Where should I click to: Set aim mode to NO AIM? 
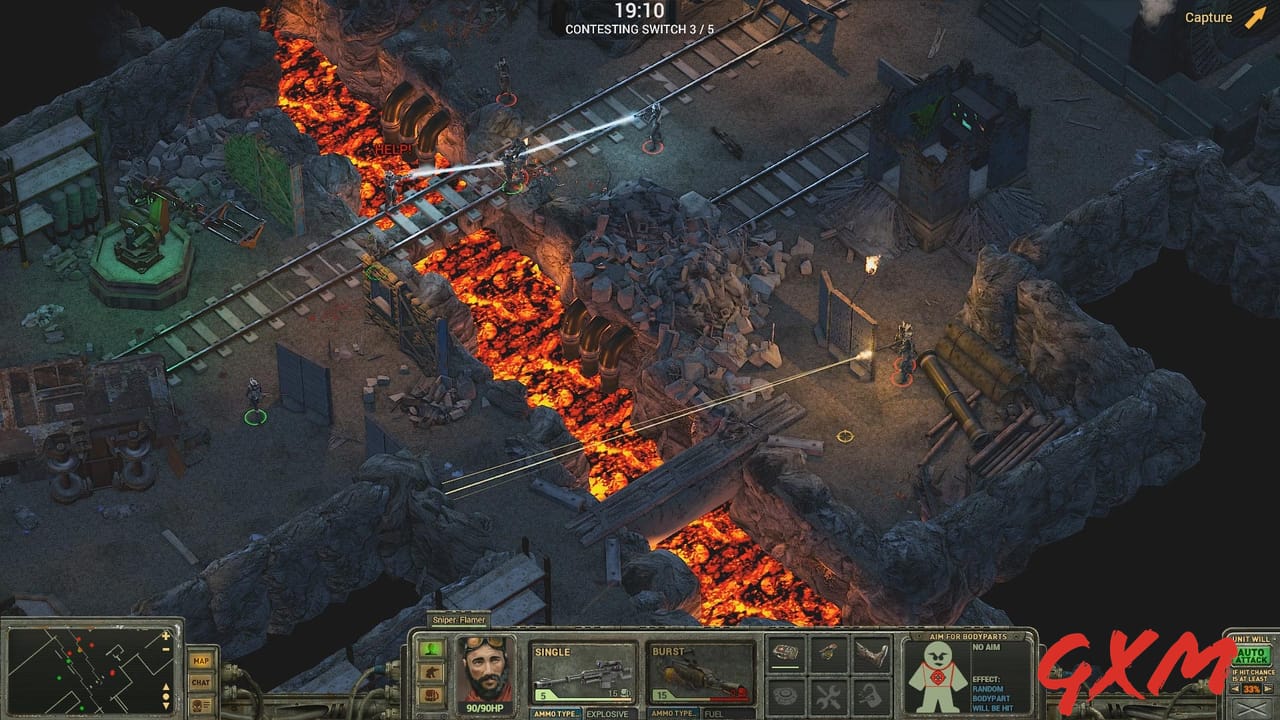pyautogui.click(x=986, y=647)
